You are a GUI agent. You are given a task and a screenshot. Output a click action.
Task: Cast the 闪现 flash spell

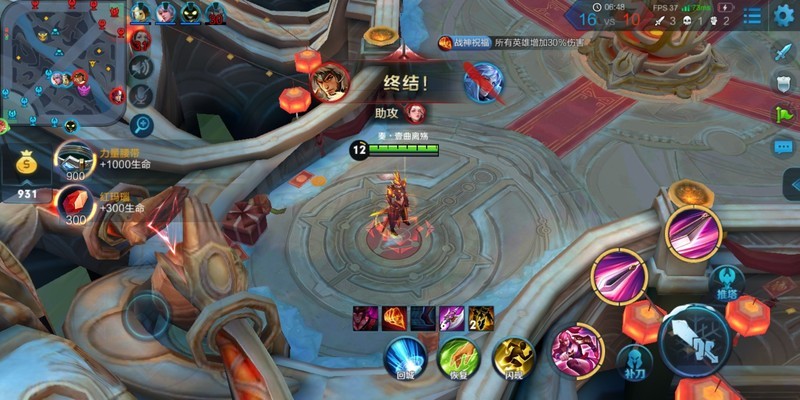[513, 357]
